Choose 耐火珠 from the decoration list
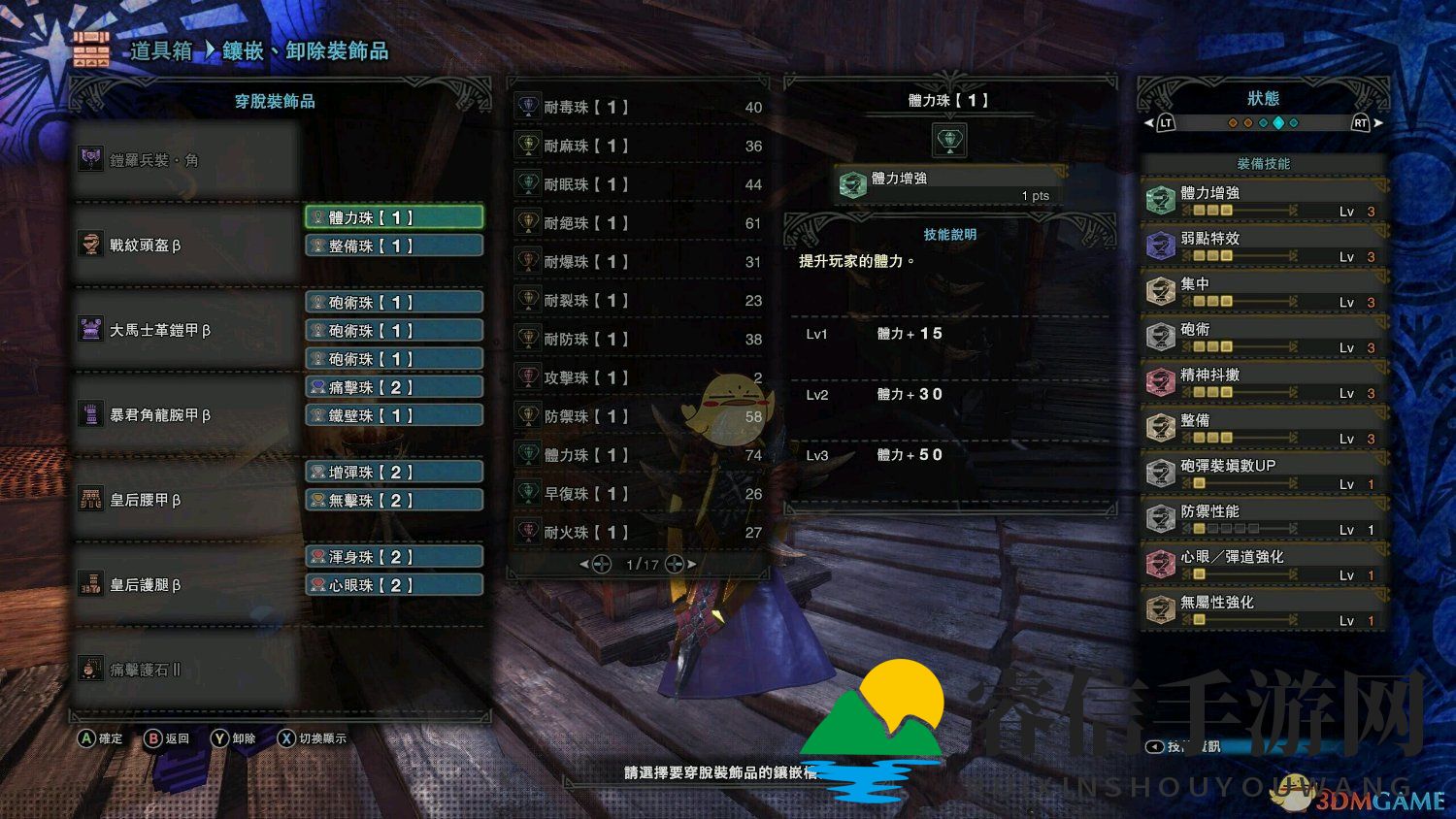1456x819 pixels. pos(638,533)
